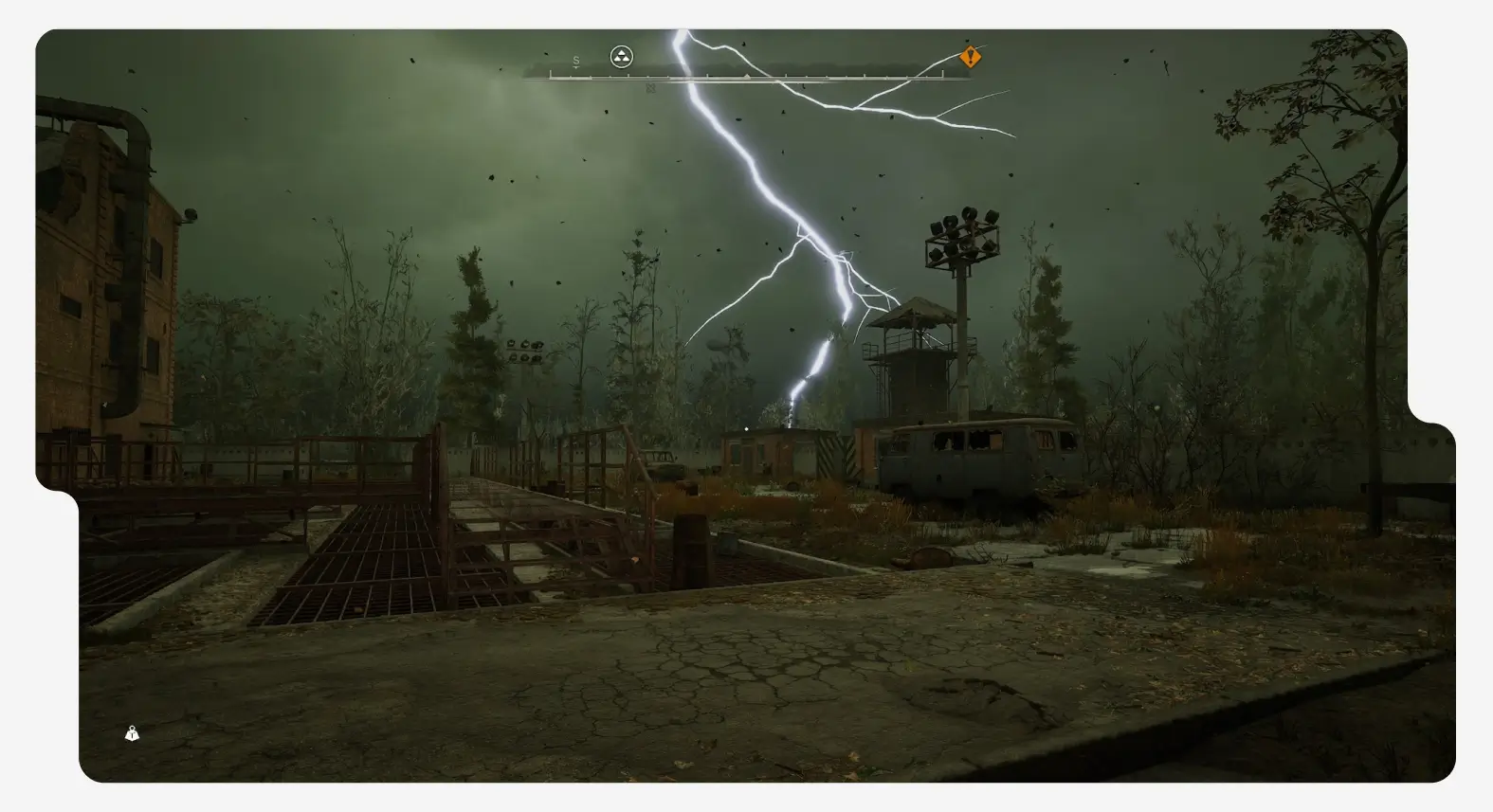
Task: Click the circled three-triangle compass marker
Action: 621,57
